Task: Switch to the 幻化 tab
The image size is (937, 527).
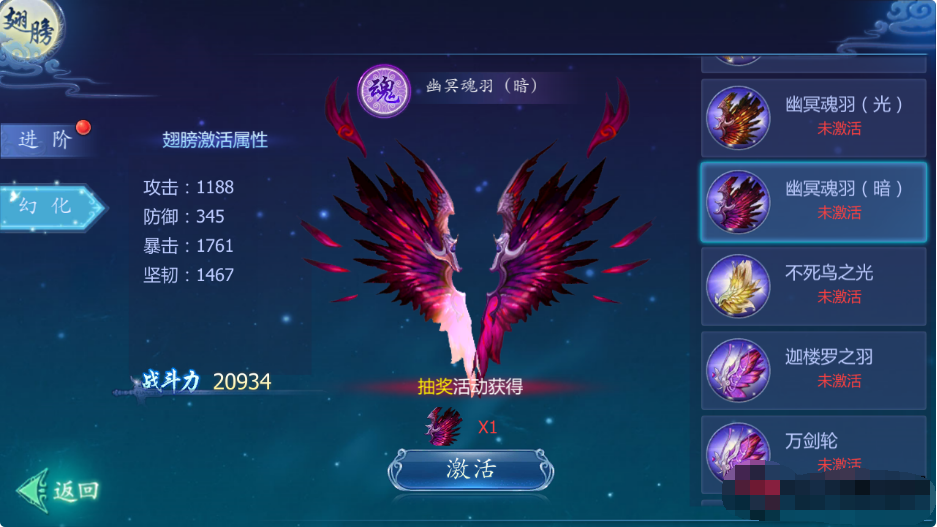Action: (x=52, y=206)
